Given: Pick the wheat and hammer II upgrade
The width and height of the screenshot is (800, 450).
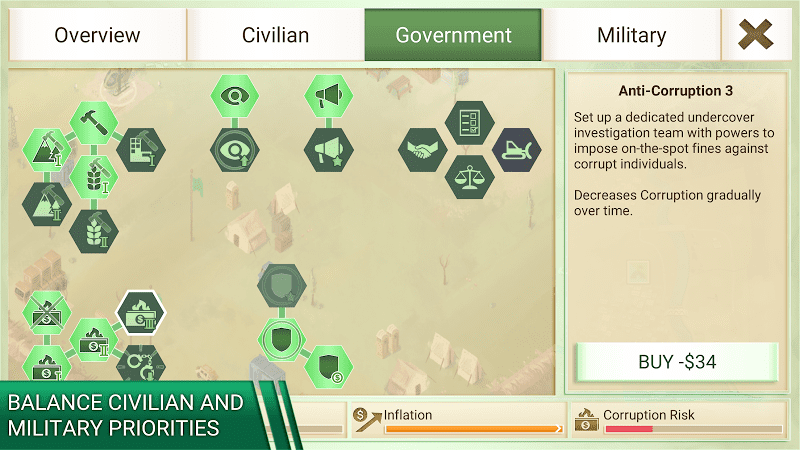Looking at the screenshot, I should point(94,231).
